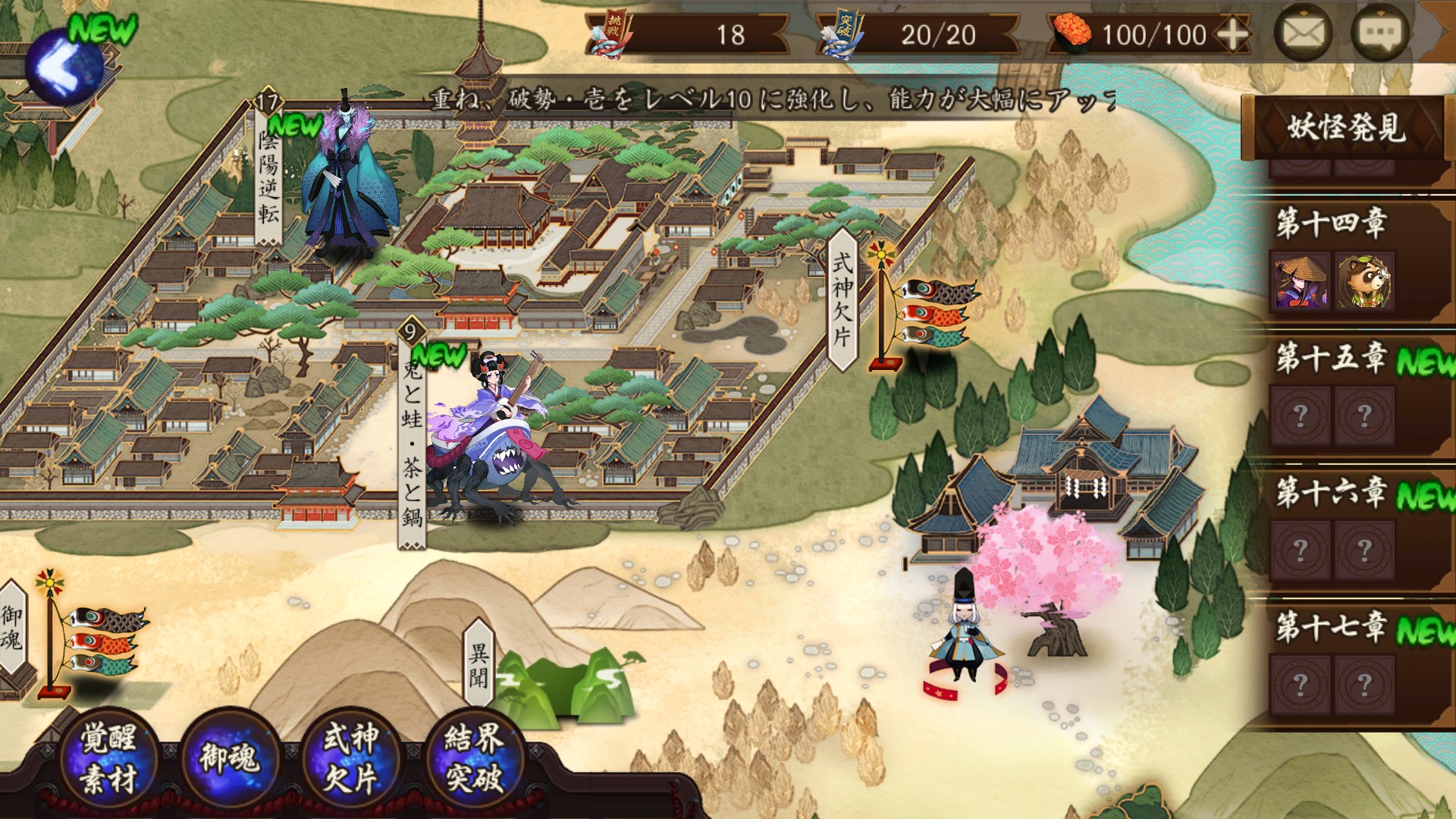Open the 異聞 map signpost
The width and height of the screenshot is (1456, 819).
479,665
